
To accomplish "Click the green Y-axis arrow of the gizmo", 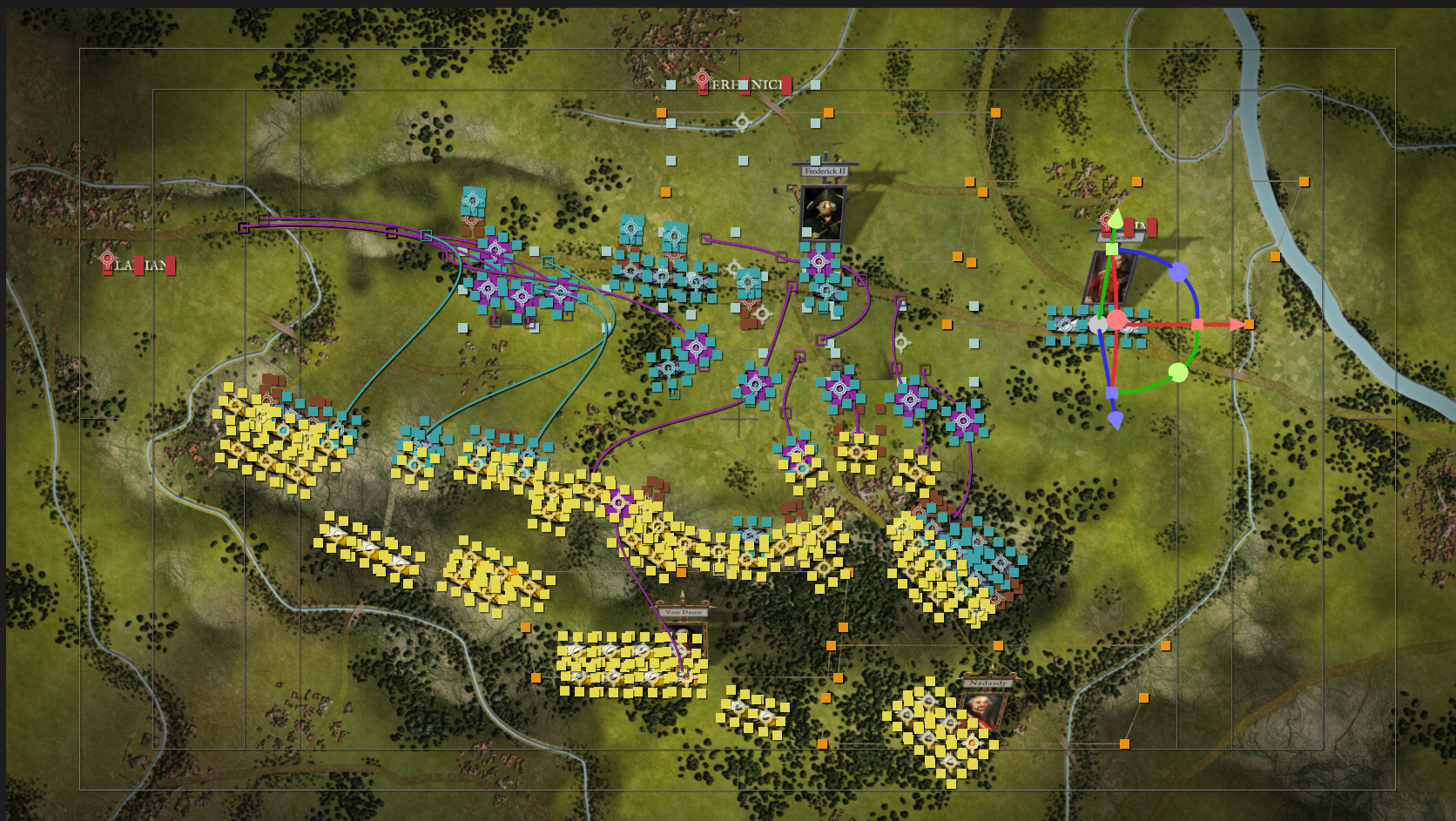I will point(1115,219).
